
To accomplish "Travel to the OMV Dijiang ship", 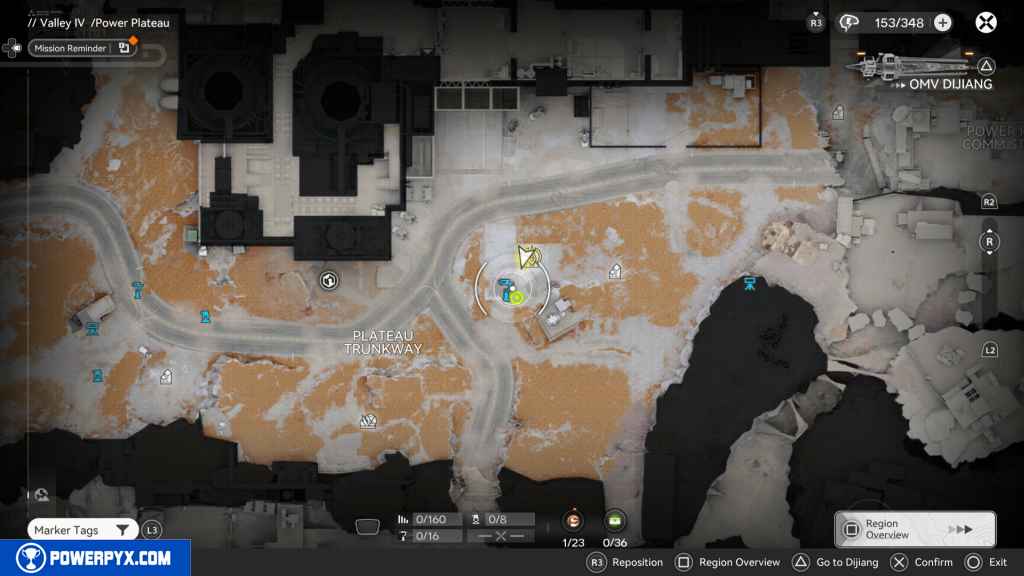I will [x=922, y=68].
